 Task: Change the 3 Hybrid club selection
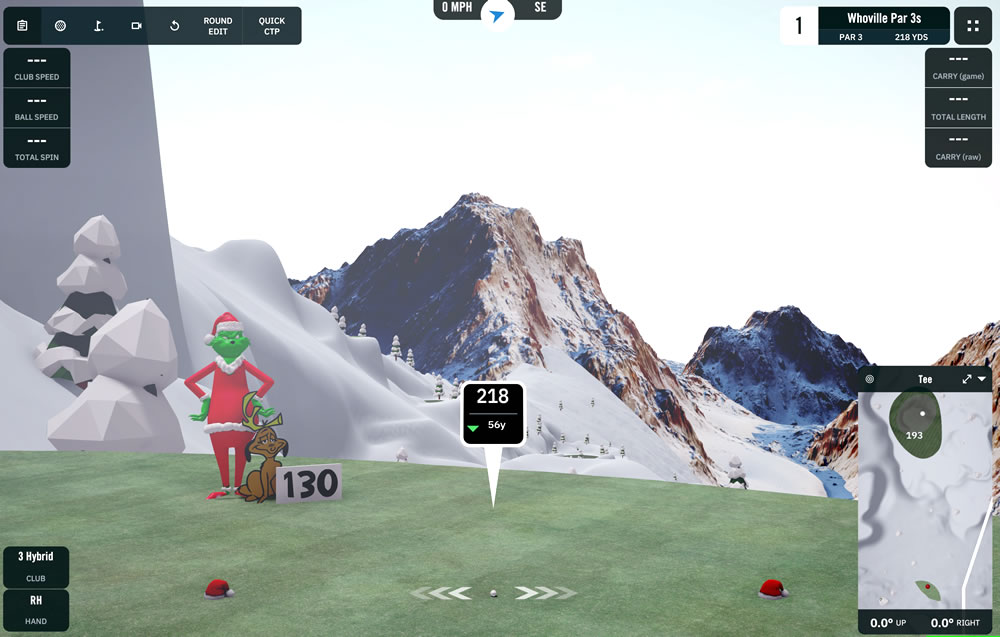coord(36,566)
